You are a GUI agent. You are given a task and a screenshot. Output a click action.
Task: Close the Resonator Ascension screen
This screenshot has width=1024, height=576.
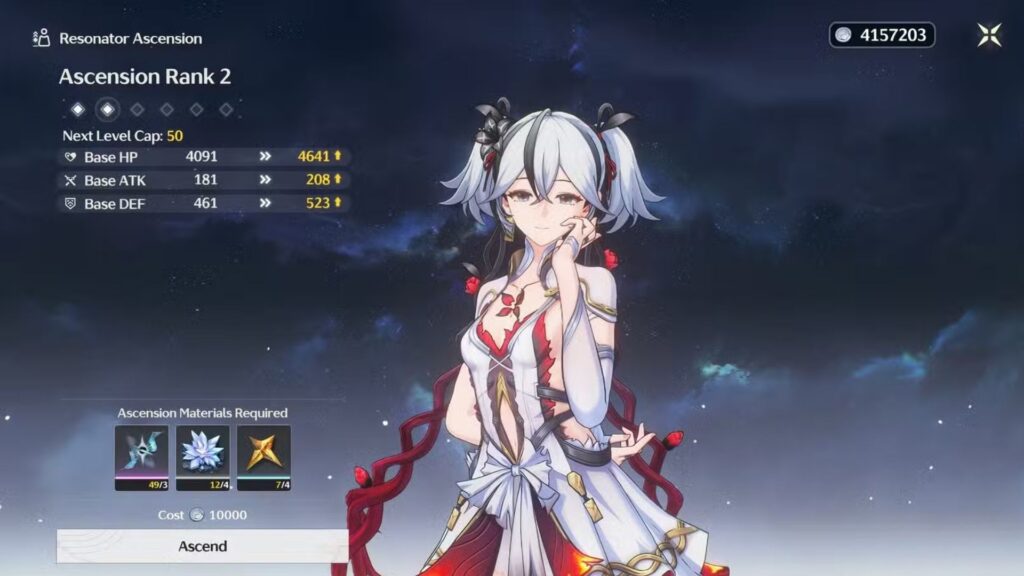(989, 35)
